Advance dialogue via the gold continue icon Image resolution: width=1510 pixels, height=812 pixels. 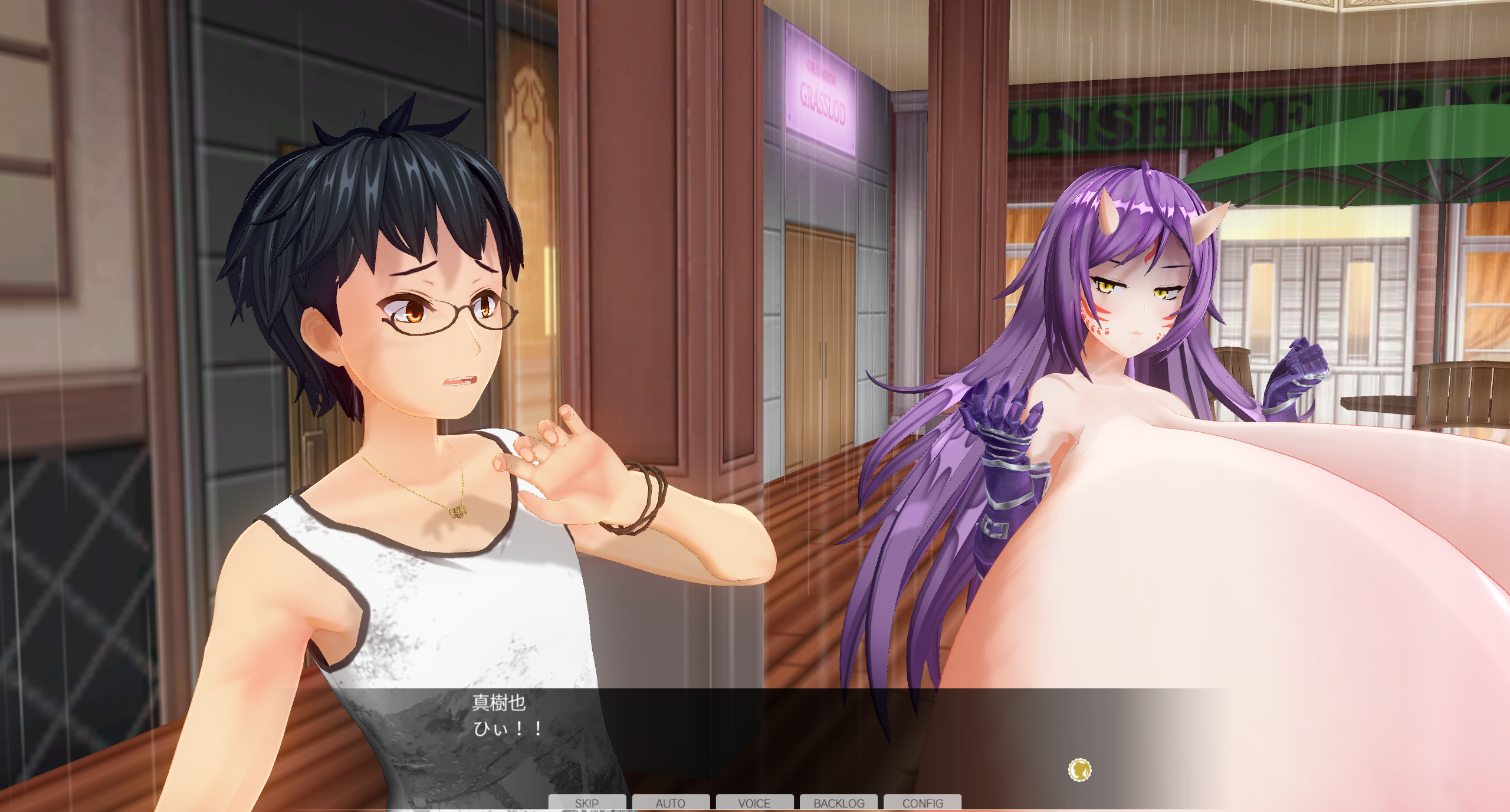coord(1079,770)
